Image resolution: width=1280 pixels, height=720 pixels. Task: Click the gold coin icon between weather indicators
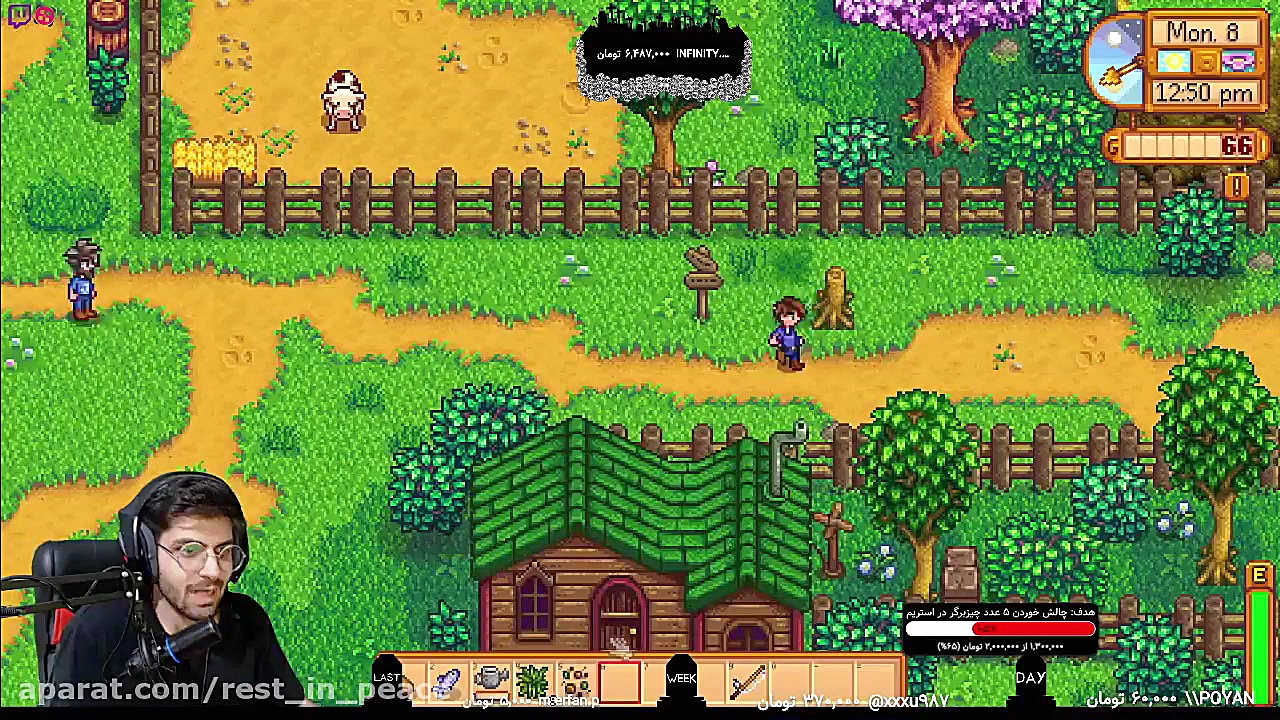pos(1206,62)
